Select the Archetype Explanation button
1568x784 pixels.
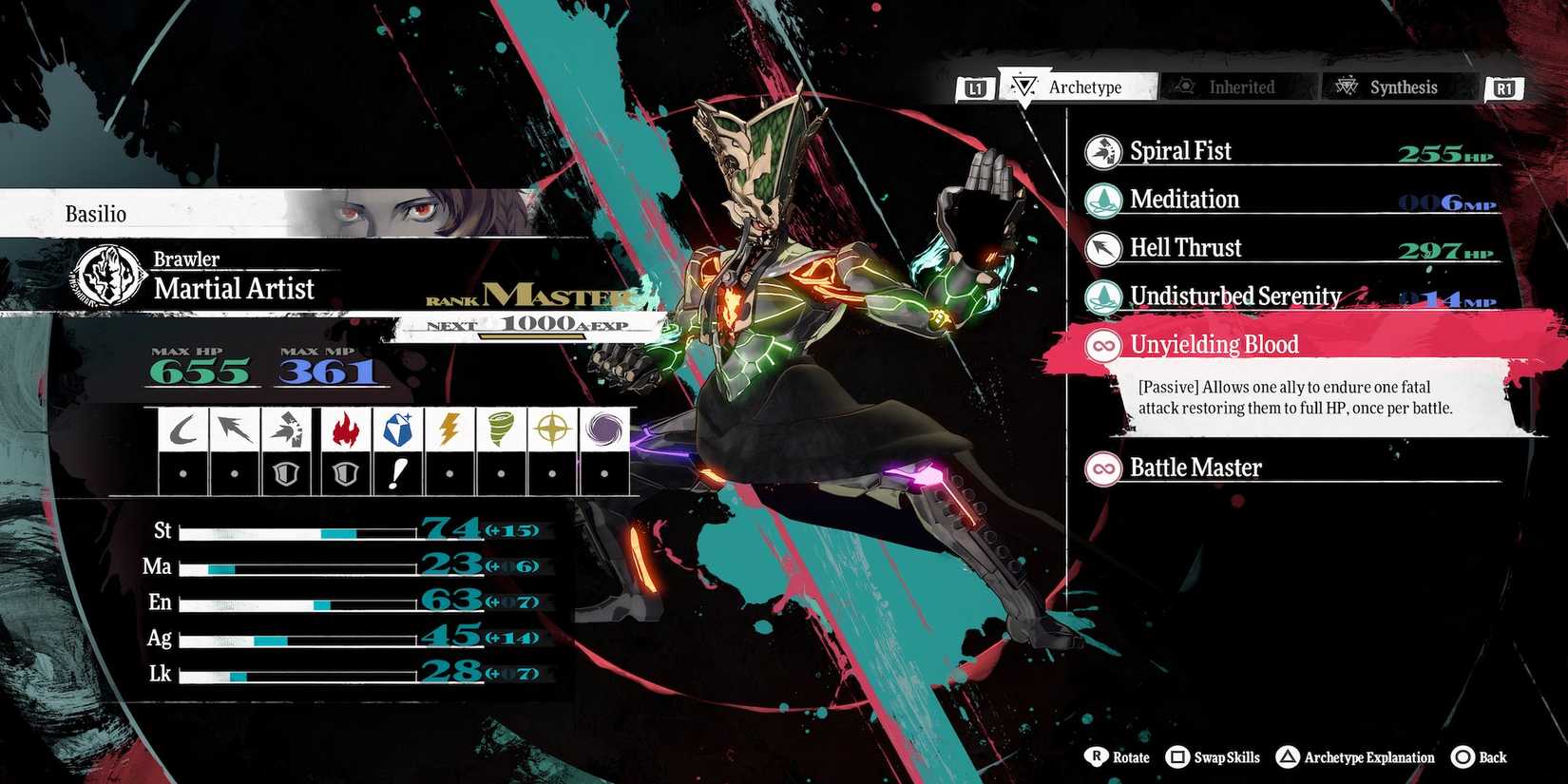pyautogui.click(x=1356, y=757)
